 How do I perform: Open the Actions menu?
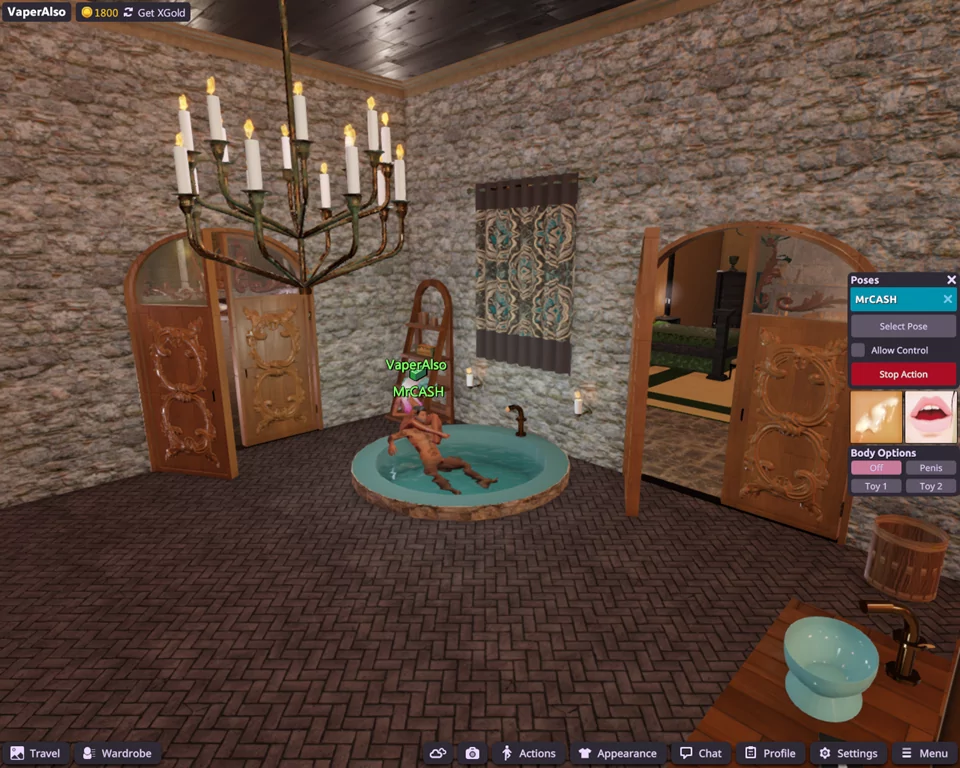pyautogui.click(x=528, y=753)
